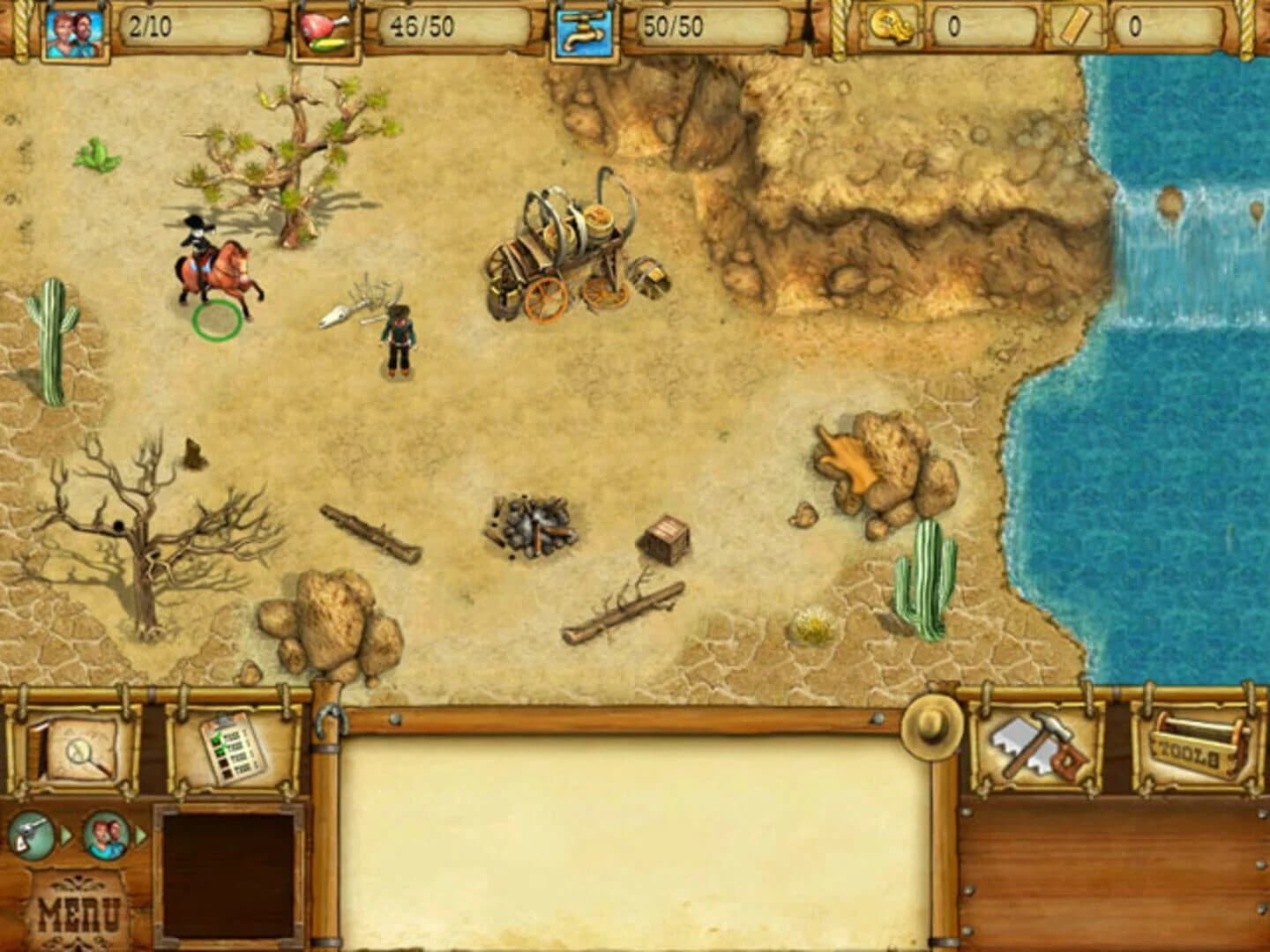Click the water tap resource icon
The height and width of the screenshot is (952, 1270).
point(583,26)
